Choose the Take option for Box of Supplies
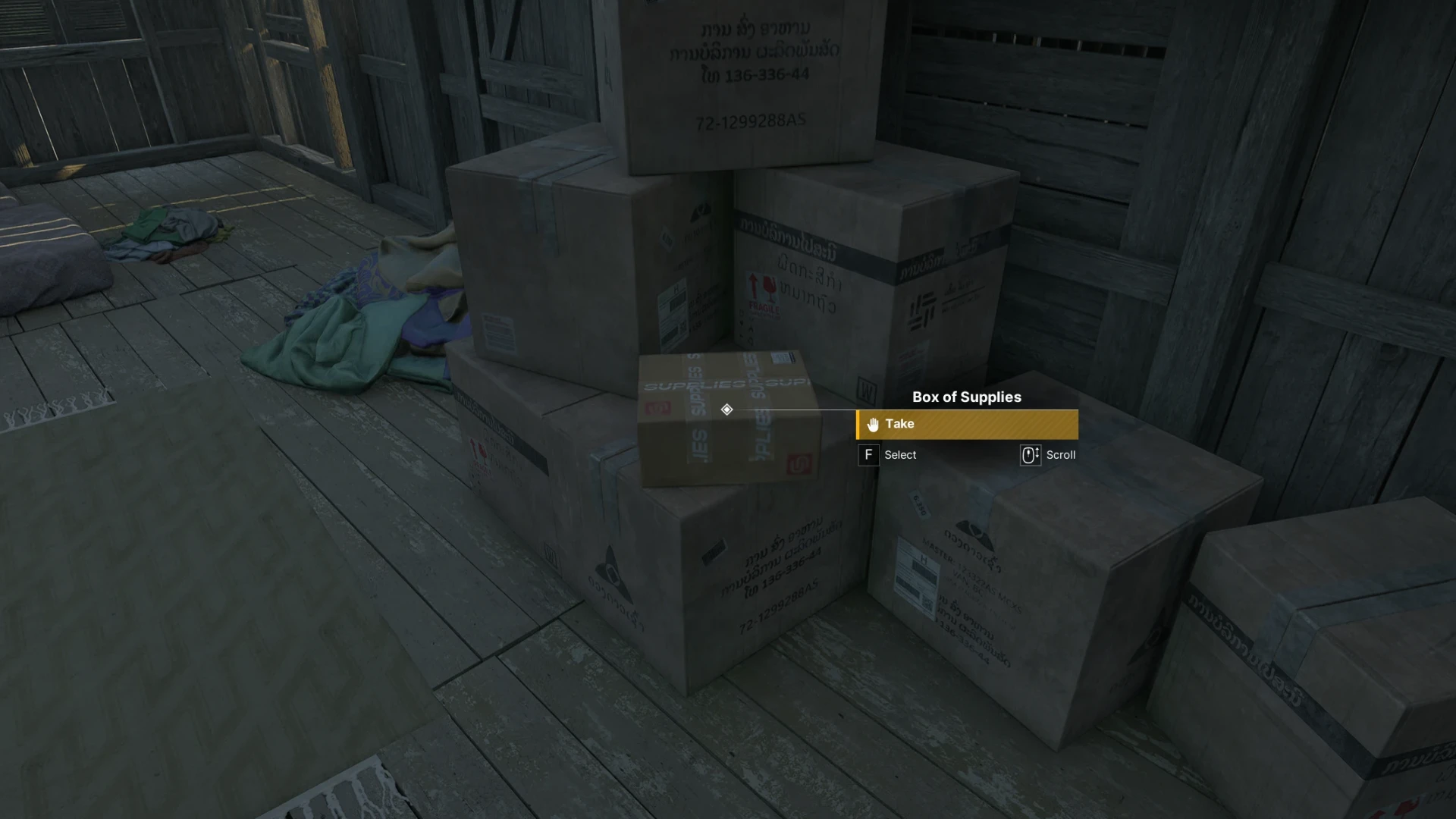The width and height of the screenshot is (1456, 819). (x=966, y=425)
